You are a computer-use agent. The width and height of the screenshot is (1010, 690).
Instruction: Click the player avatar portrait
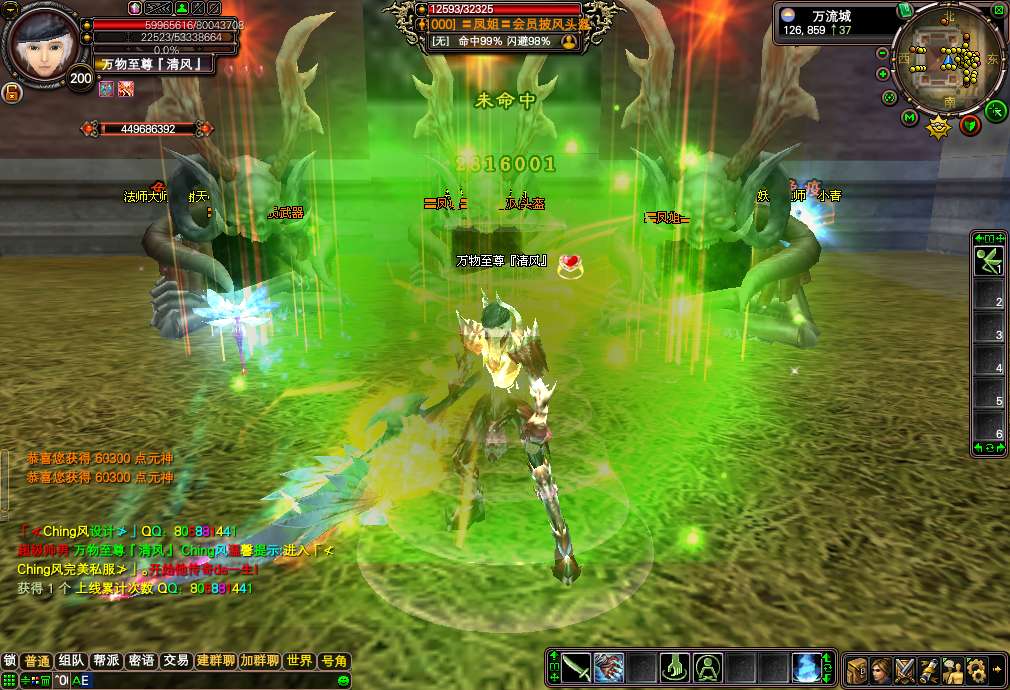[x=40, y=42]
